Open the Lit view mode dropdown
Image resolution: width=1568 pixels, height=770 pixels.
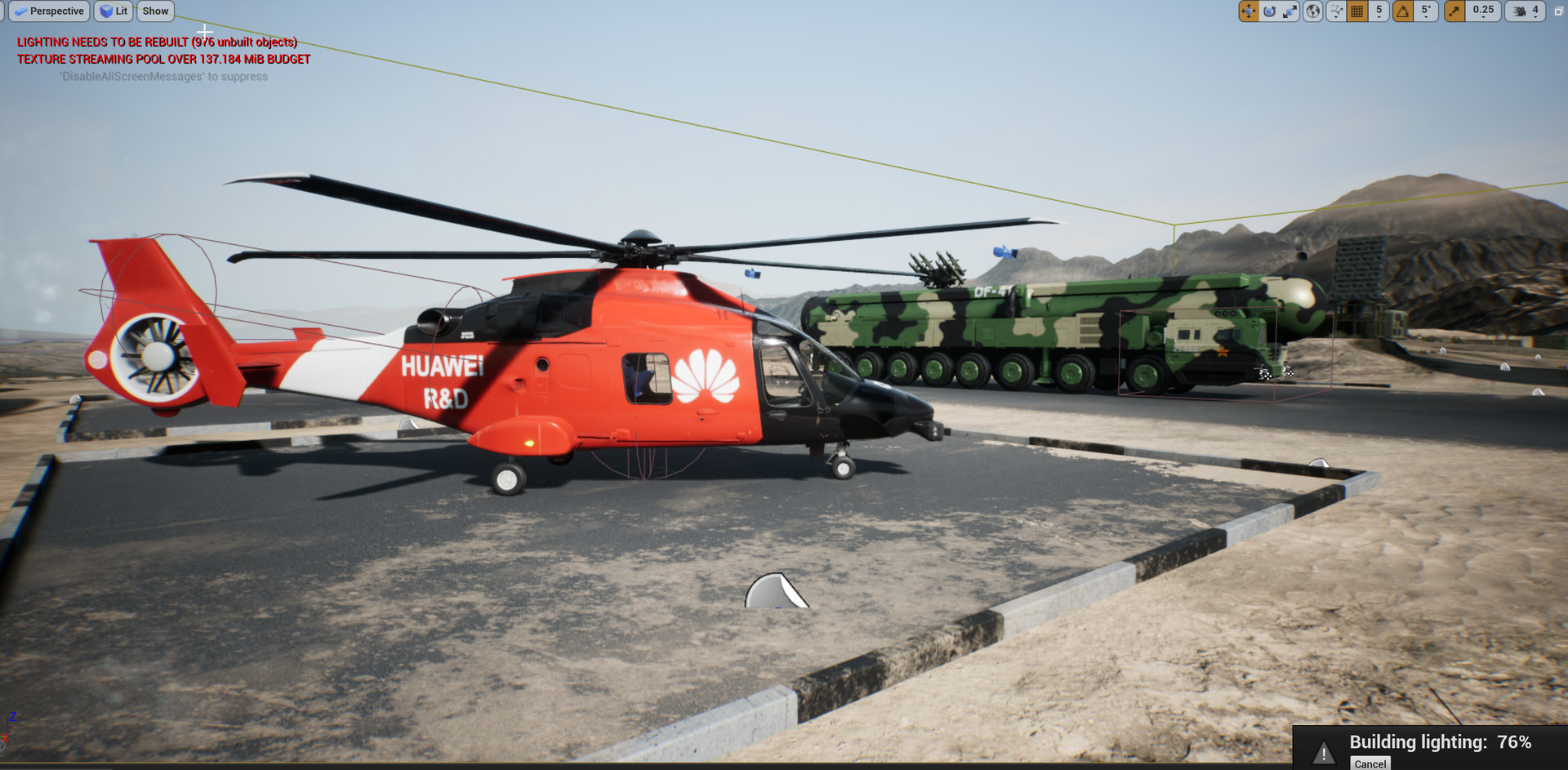point(114,11)
